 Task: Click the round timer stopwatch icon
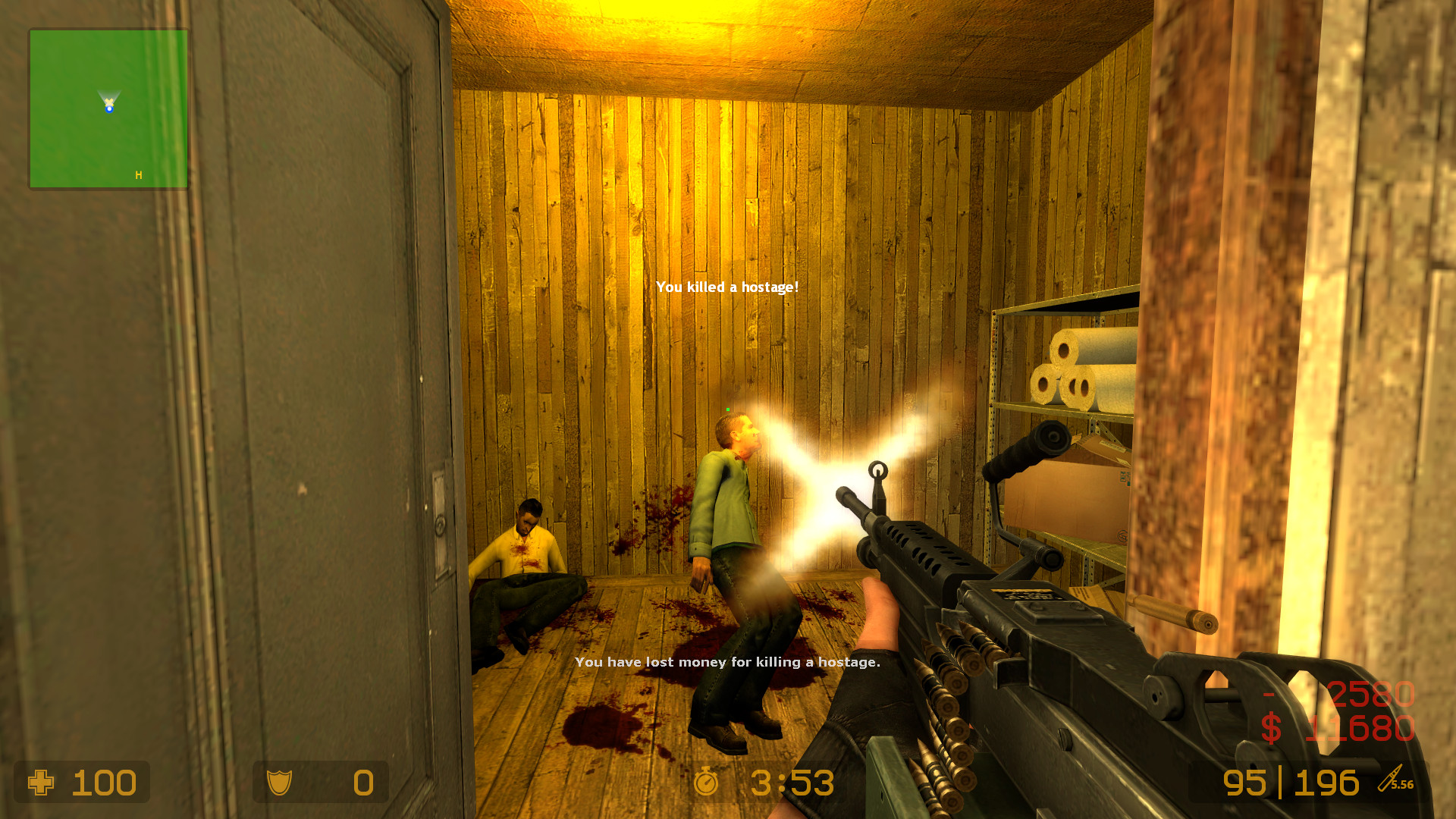(707, 783)
